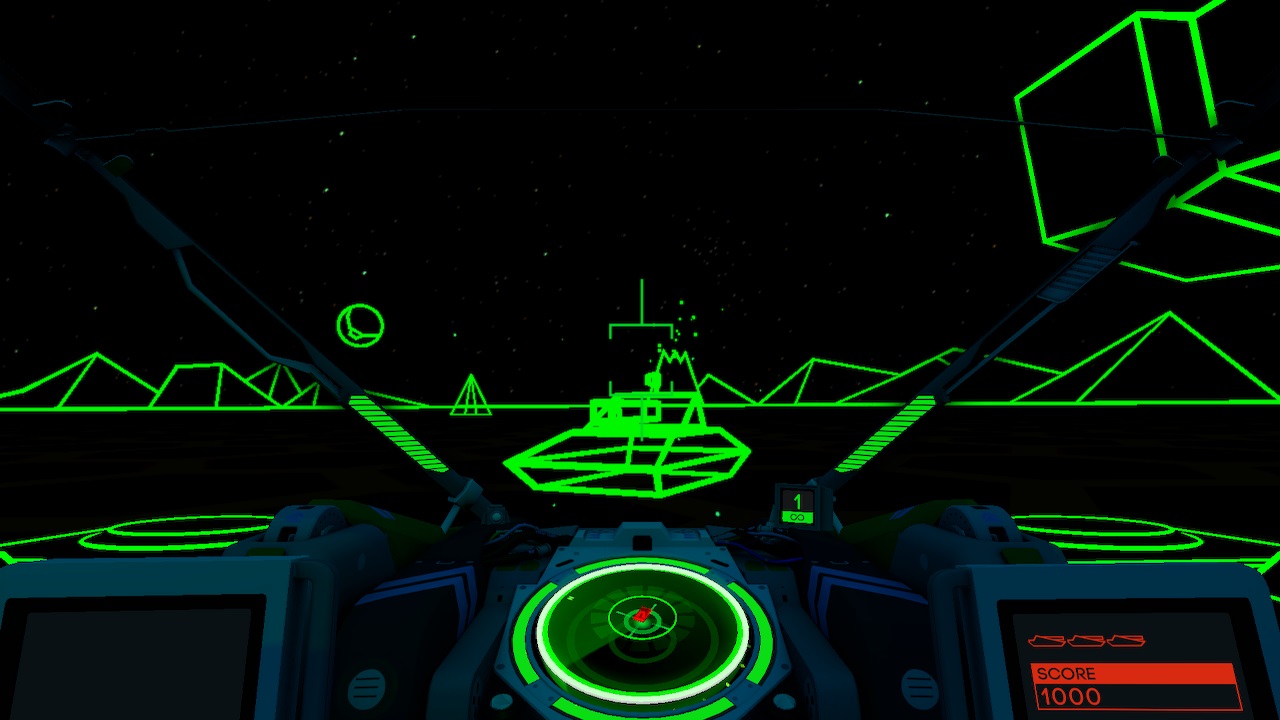The height and width of the screenshot is (720, 1280).
Task: Click the third red tank life icon
Action: [1127, 640]
